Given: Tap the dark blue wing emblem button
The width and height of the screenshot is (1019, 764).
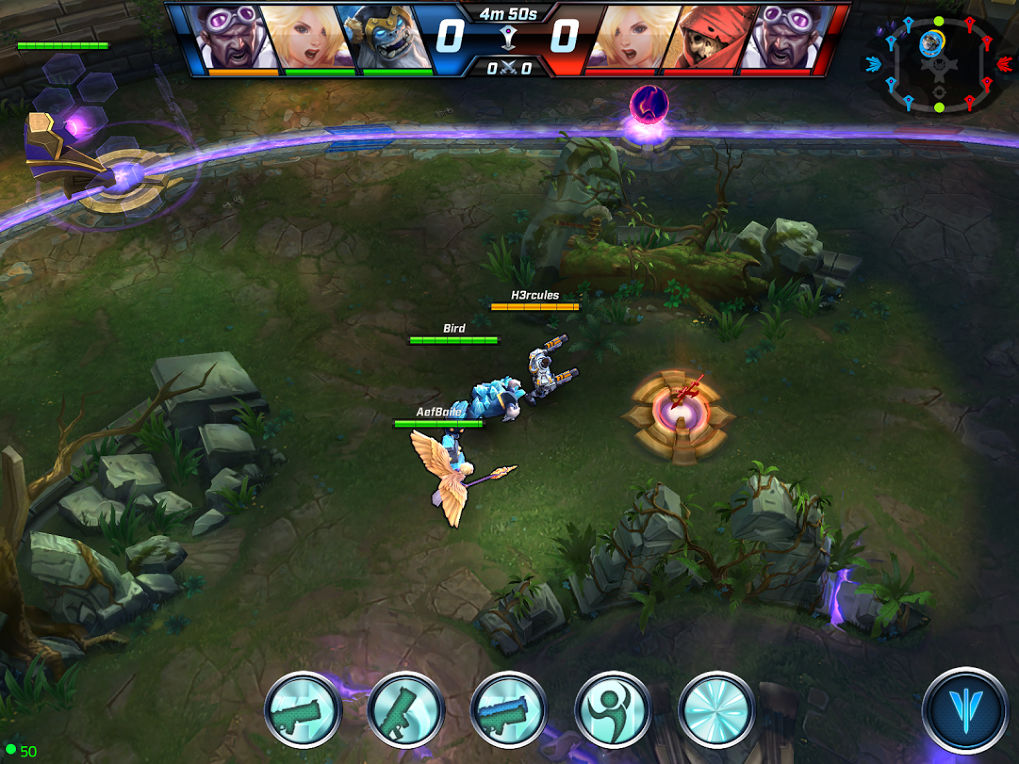Looking at the screenshot, I should pyautogui.click(x=965, y=709).
